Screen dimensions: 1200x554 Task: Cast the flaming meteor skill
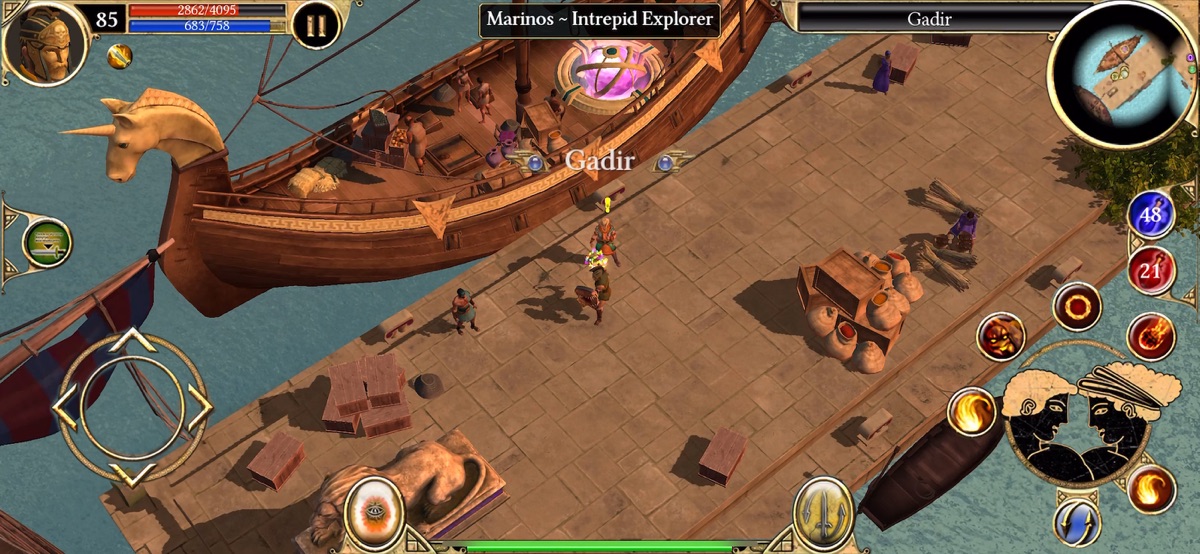1150,337
